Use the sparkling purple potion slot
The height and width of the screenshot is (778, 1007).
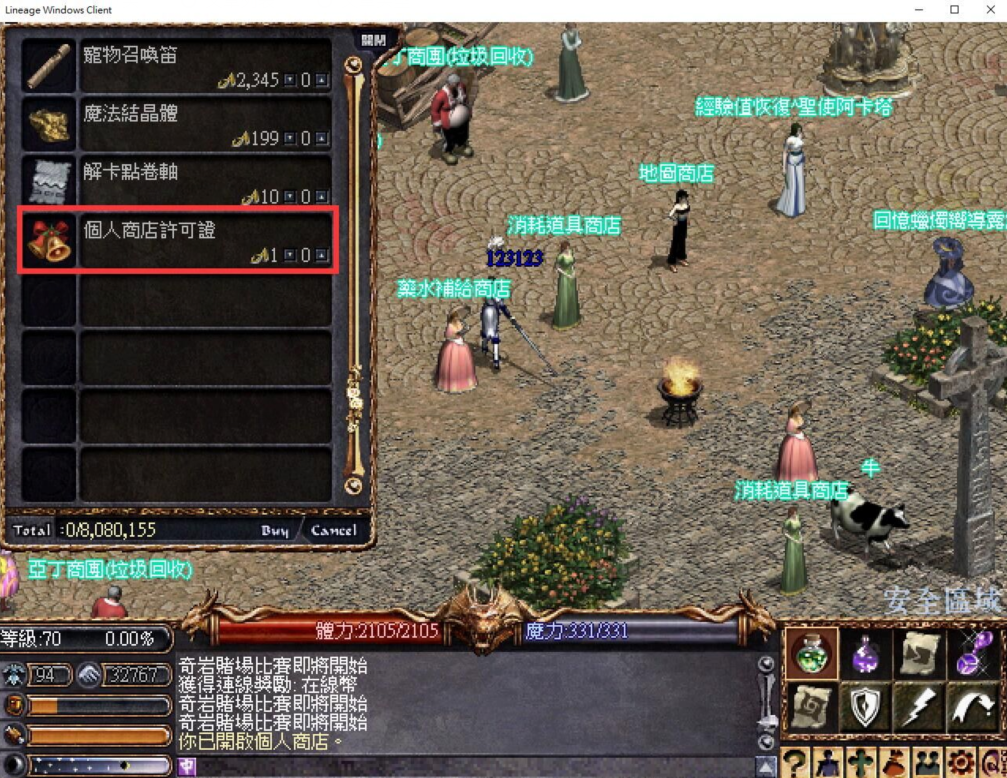[970, 655]
